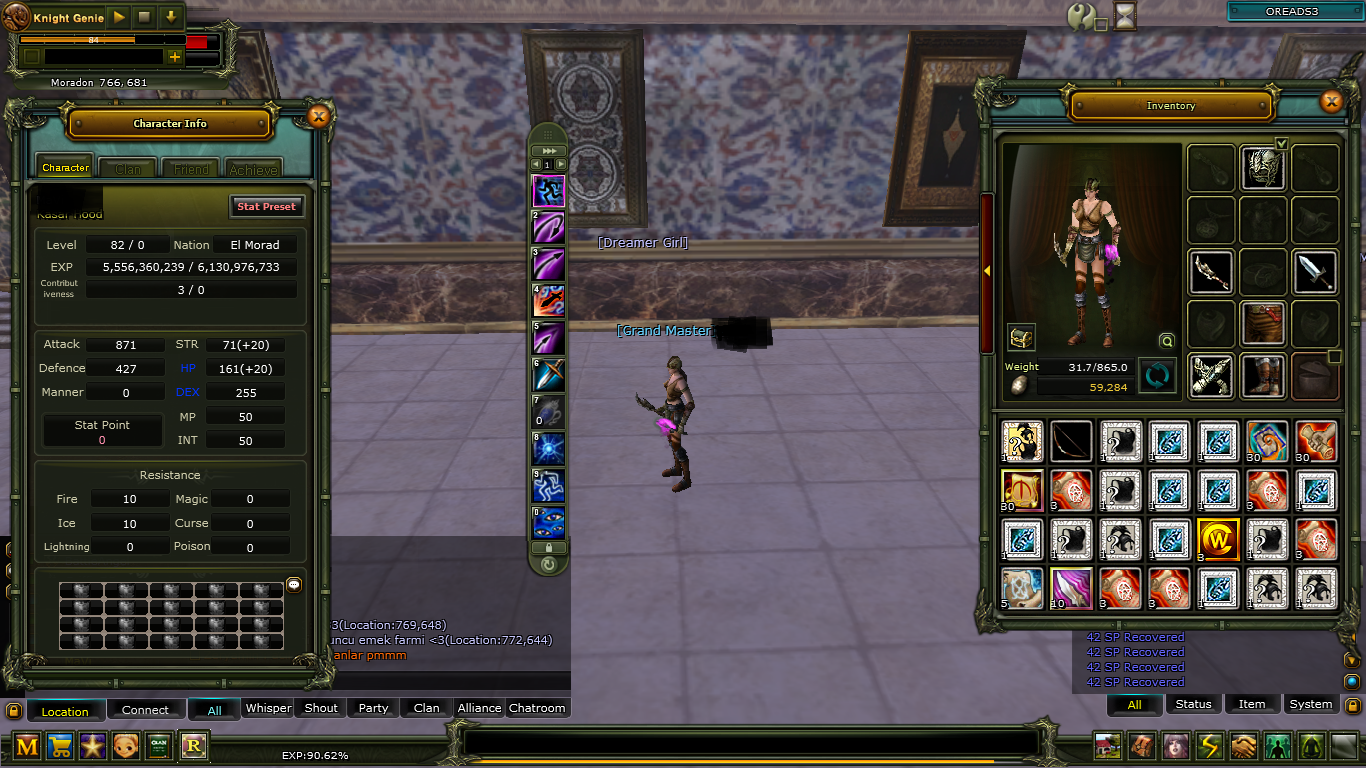
Task: Tick the checkbox above the helmet equipment slot
Action: click(1282, 144)
